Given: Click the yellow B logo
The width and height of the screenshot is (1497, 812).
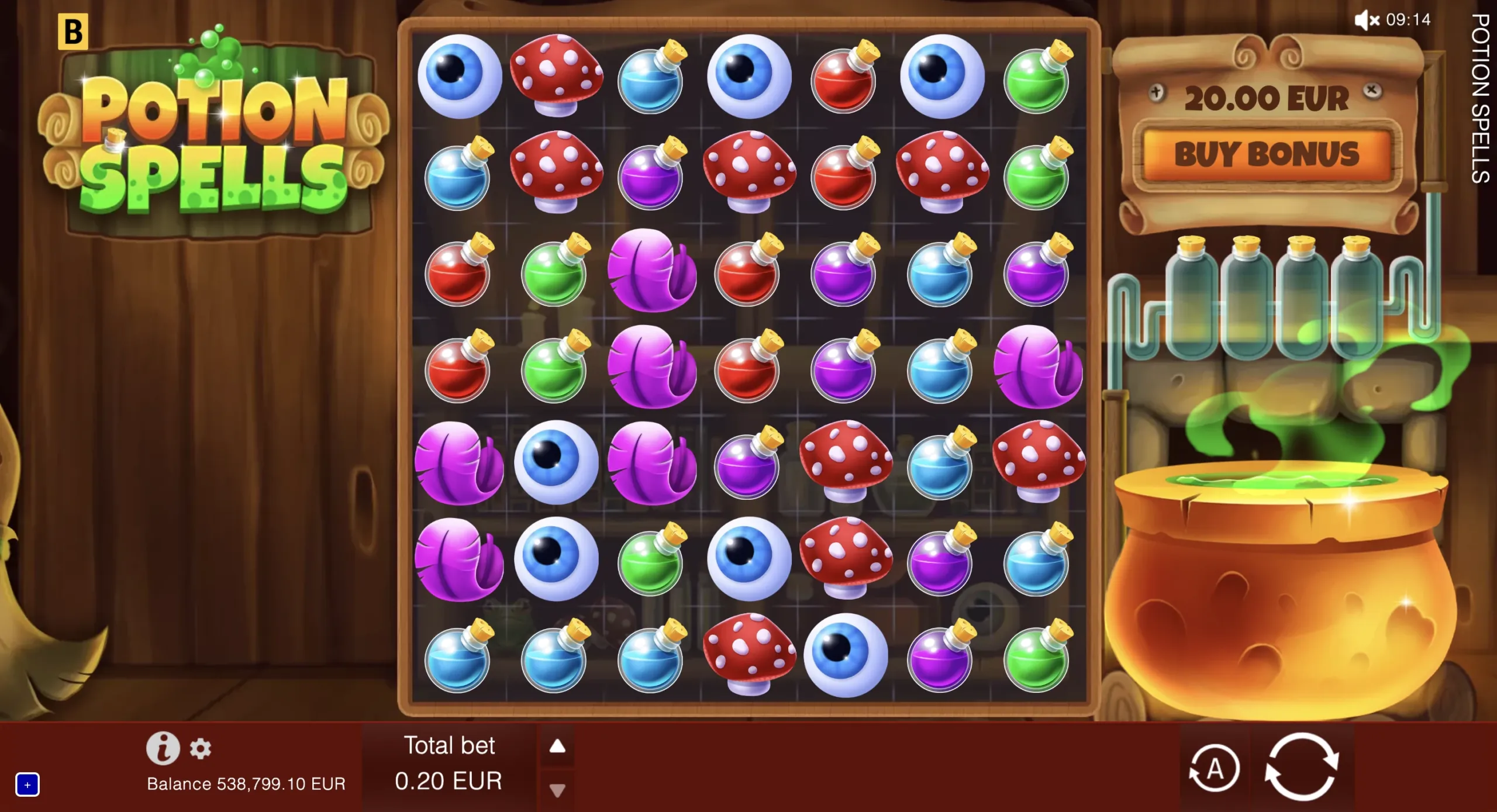Looking at the screenshot, I should tap(73, 32).
